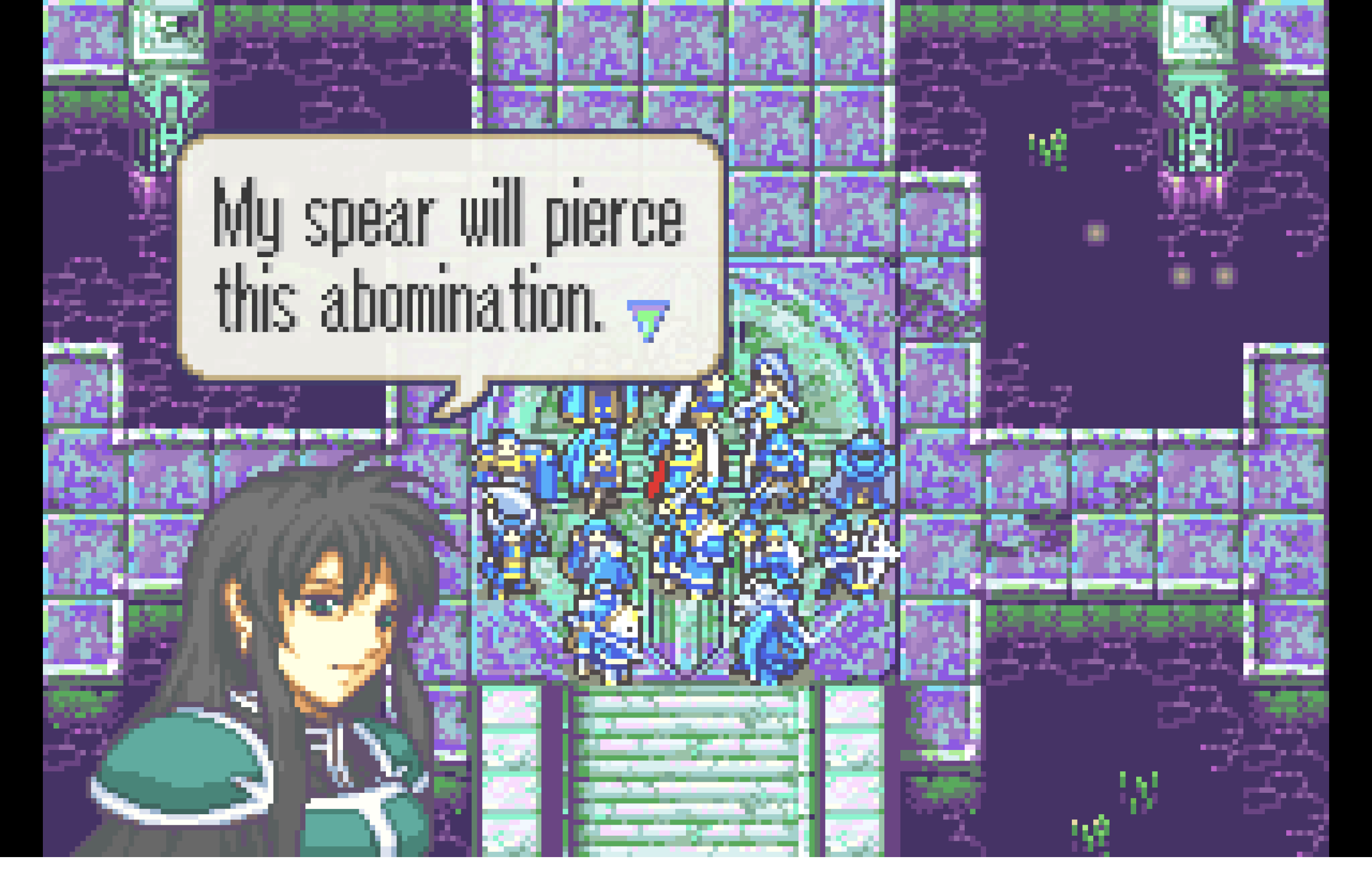This screenshot has height=879, width=1372.
Task: Advance dialogue with the blinking arrow indicator
Action: tap(648, 320)
